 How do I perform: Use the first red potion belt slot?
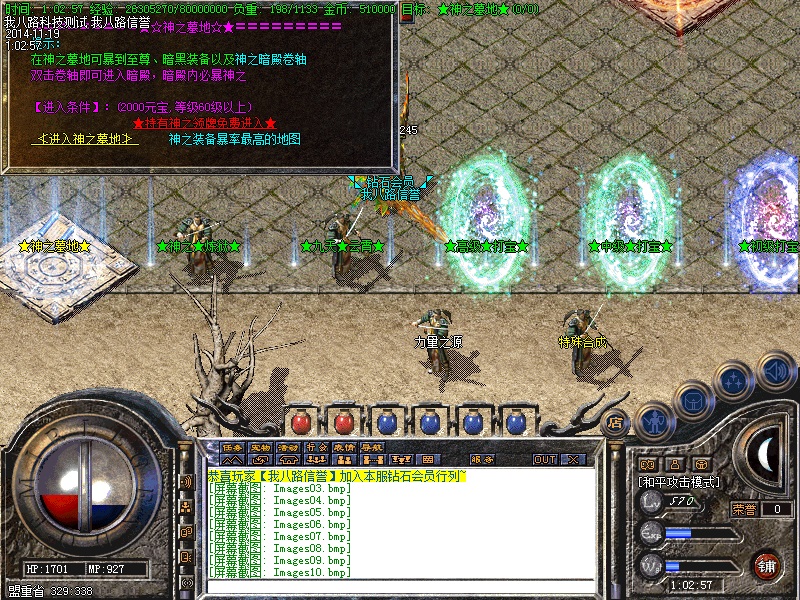pos(301,421)
